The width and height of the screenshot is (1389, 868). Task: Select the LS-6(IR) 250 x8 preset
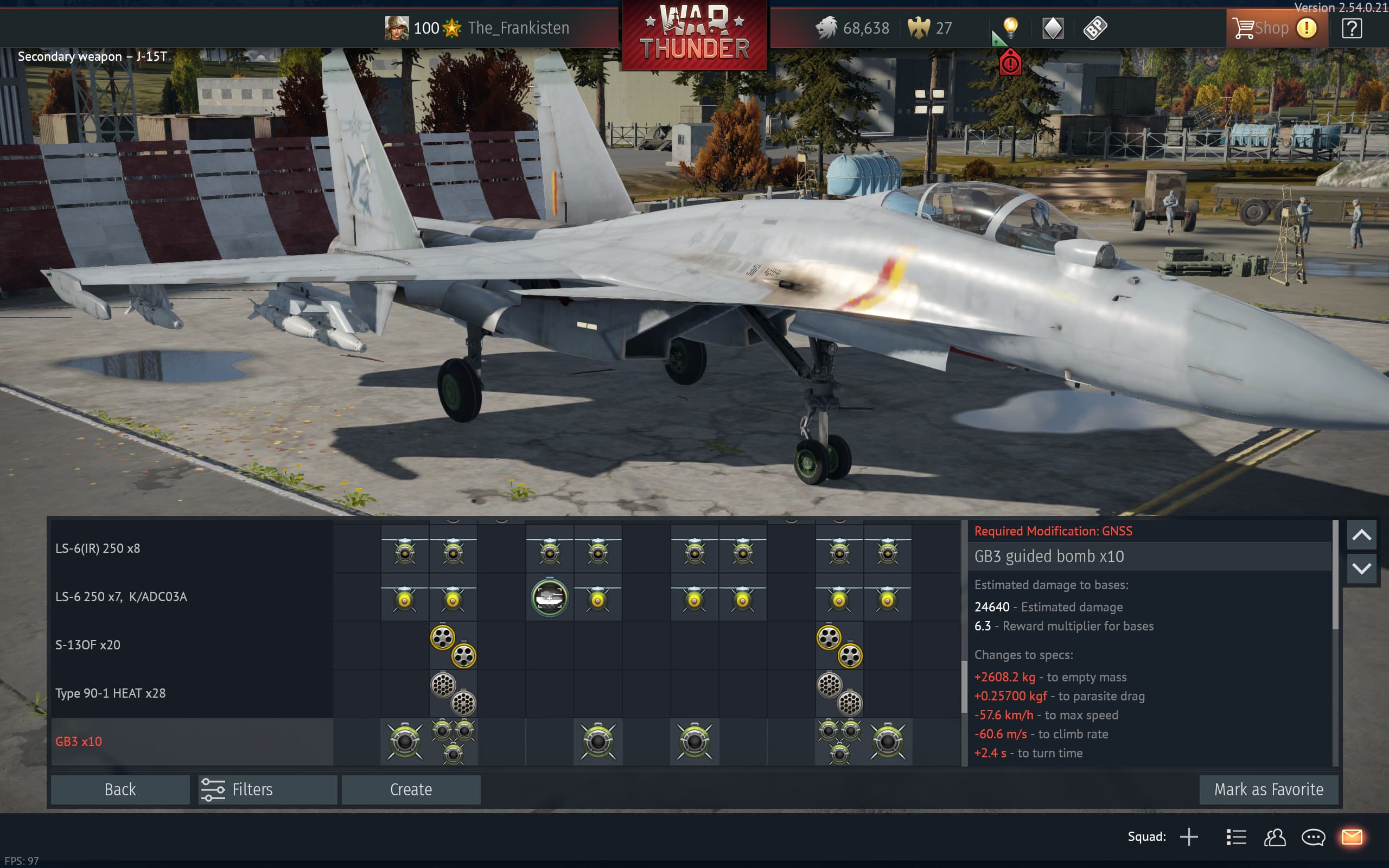tap(98, 548)
